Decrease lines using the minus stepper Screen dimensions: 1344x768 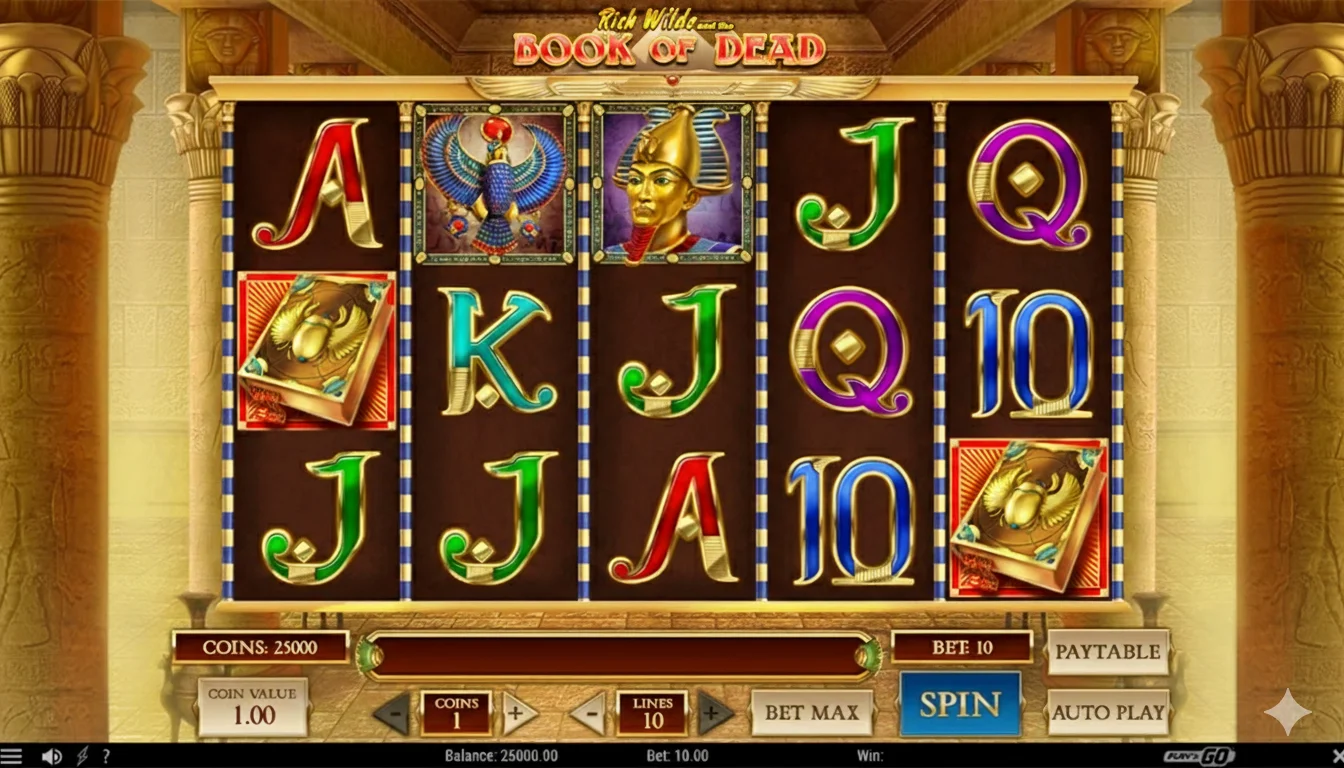point(588,713)
